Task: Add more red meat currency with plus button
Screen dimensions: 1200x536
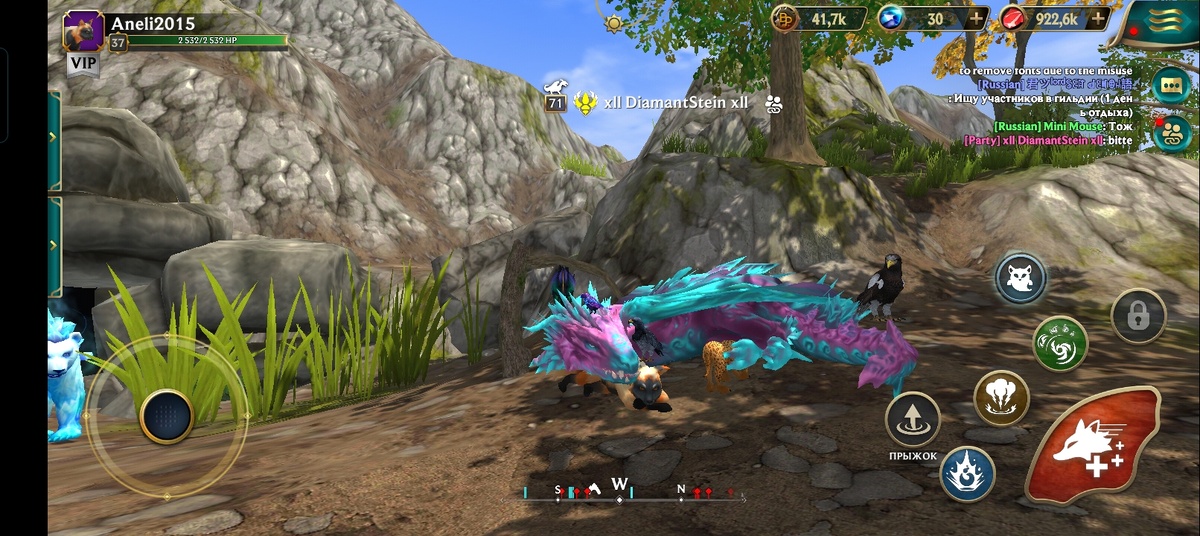Action: point(1099,18)
